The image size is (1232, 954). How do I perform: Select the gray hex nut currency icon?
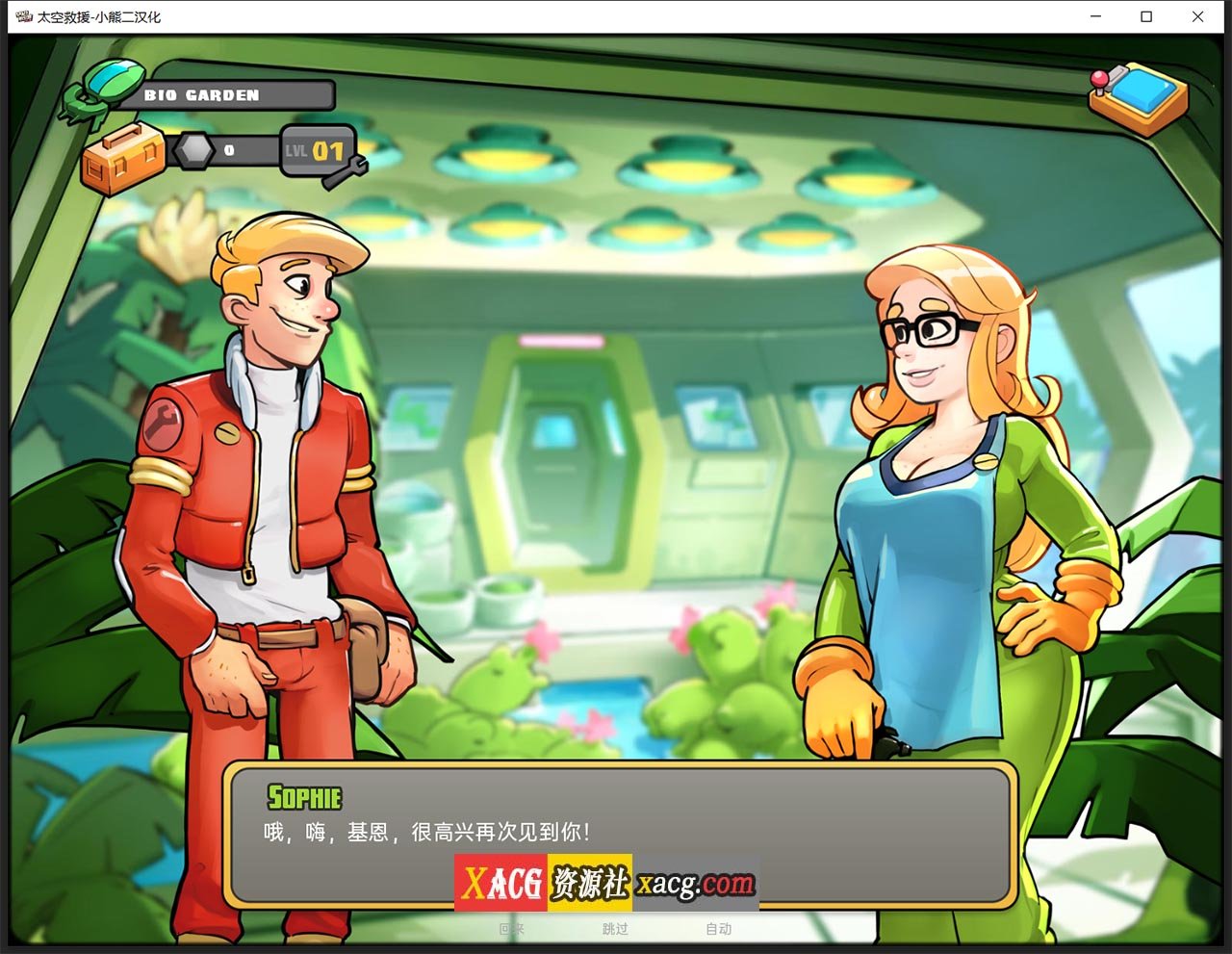(x=197, y=149)
